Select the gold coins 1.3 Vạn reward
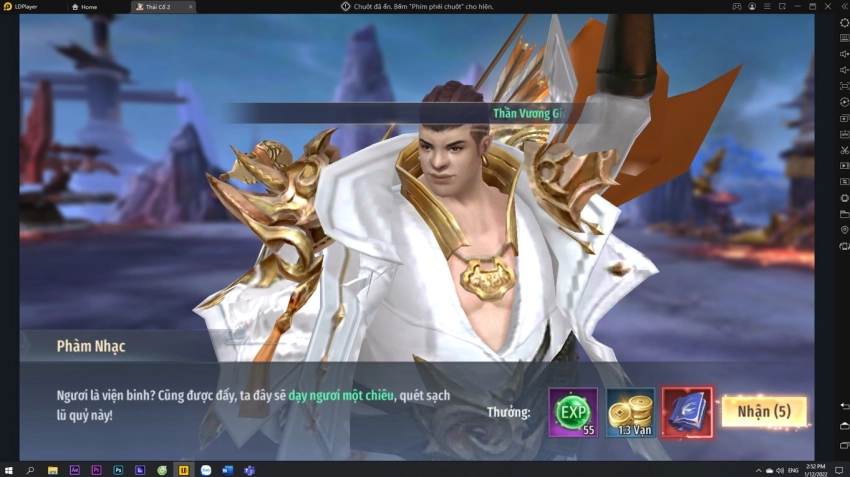Viewport: 850px width, 477px height. 630,412
